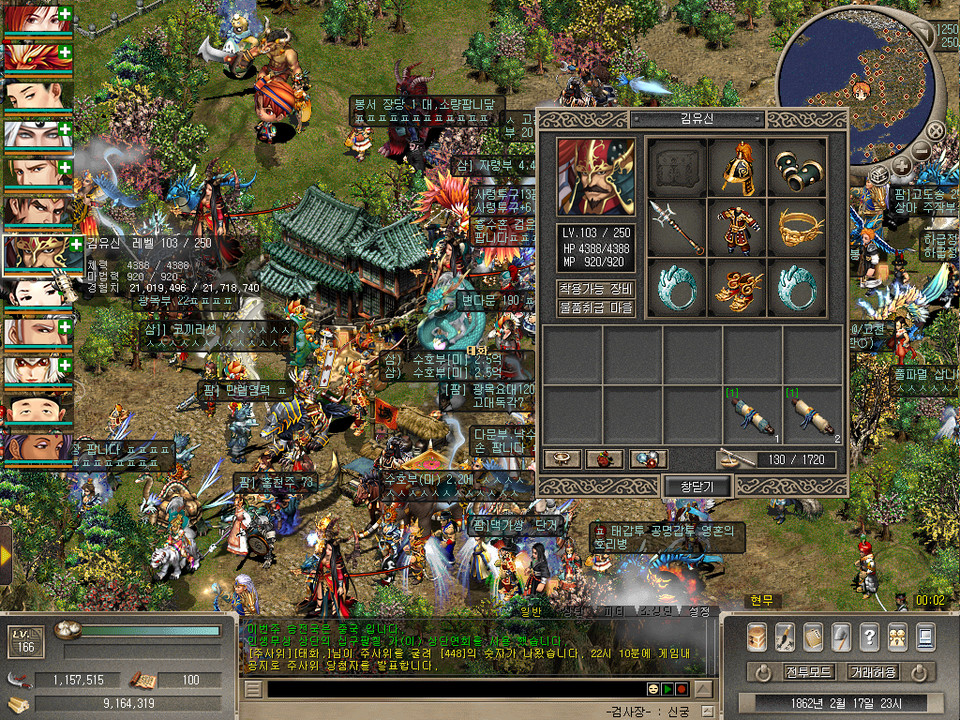960x720 pixels.
Task: Switch to the 설정 chat tab
Action: tap(699, 611)
